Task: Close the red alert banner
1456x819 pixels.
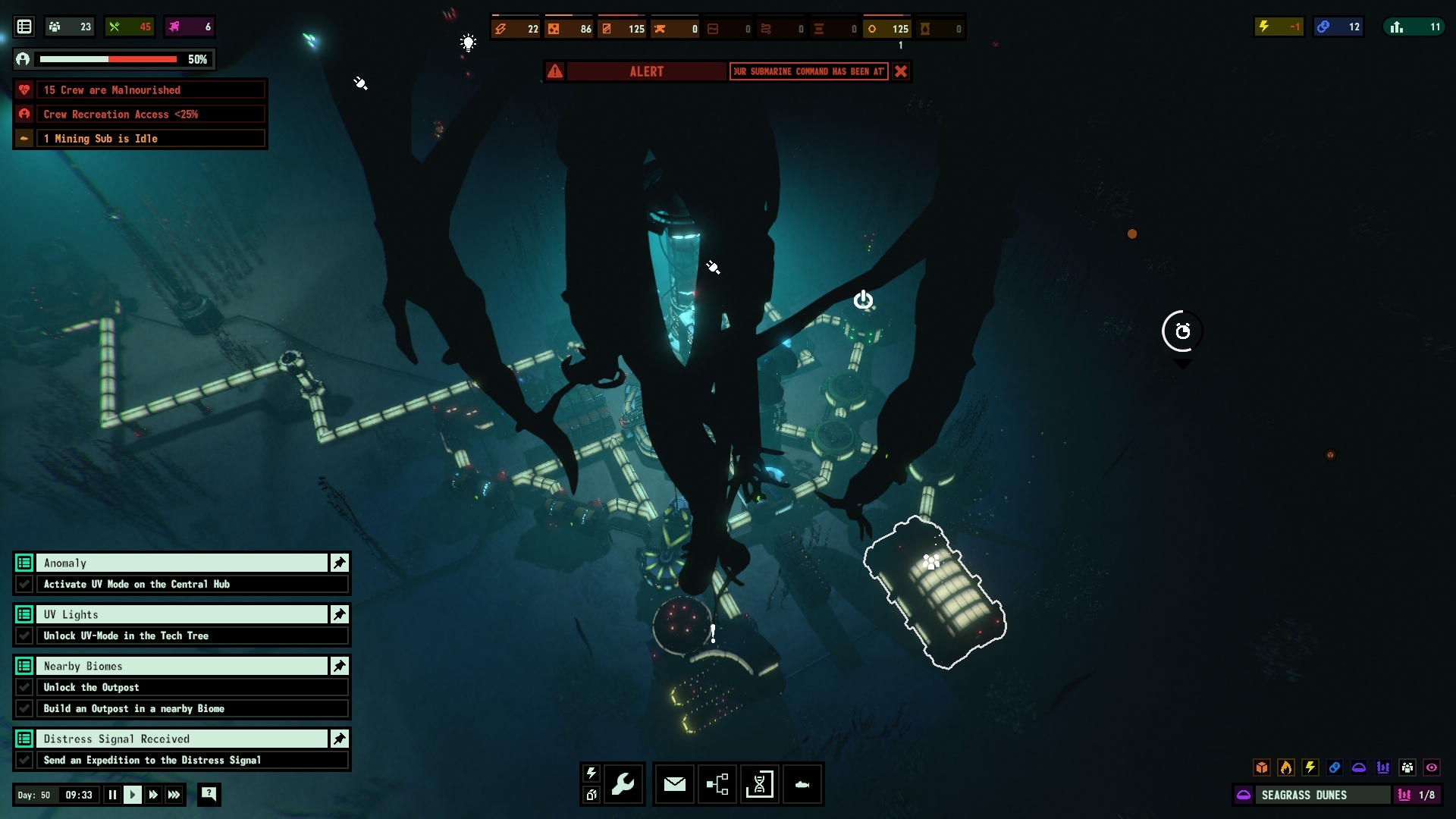Action: pos(901,71)
